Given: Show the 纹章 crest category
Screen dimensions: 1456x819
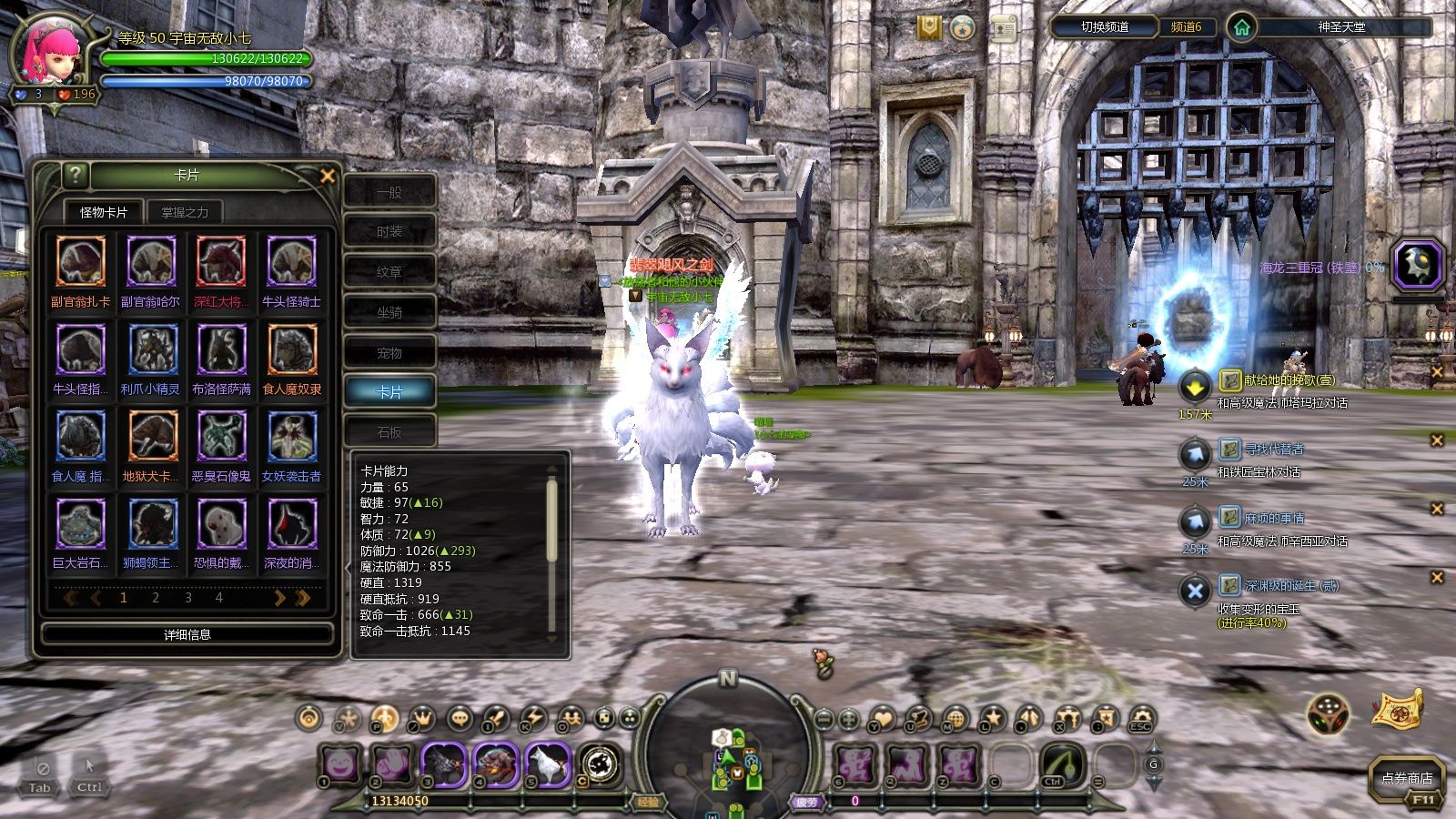Looking at the screenshot, I should tap(389, 272).
